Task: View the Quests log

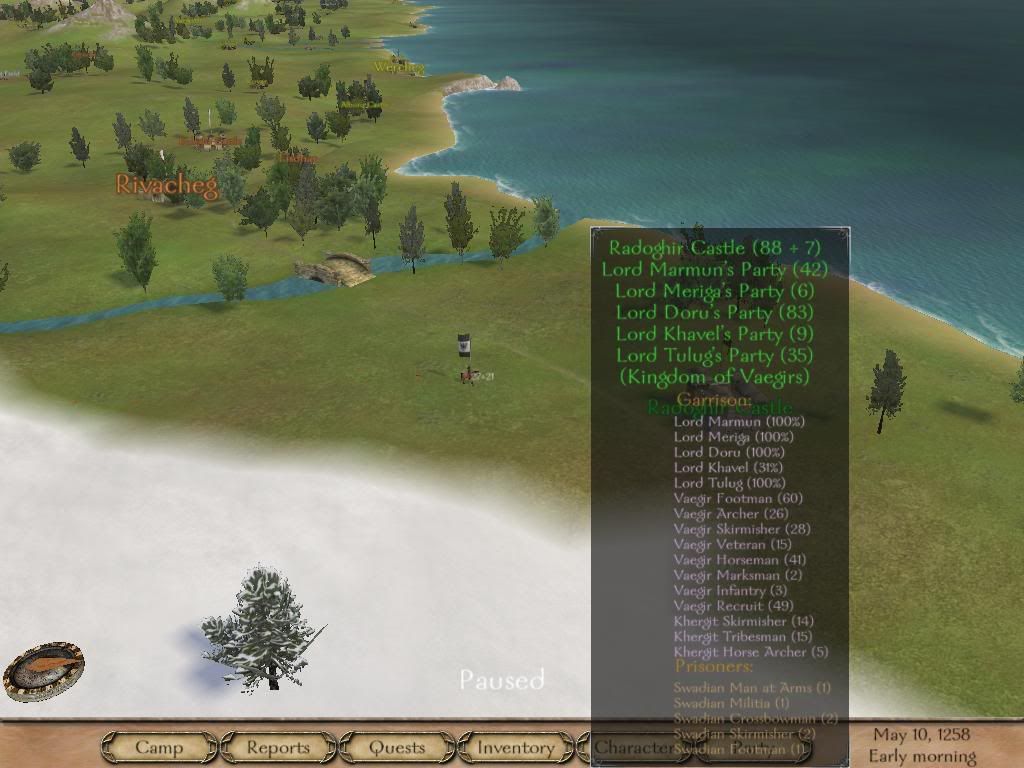Action: coord(397,747)
